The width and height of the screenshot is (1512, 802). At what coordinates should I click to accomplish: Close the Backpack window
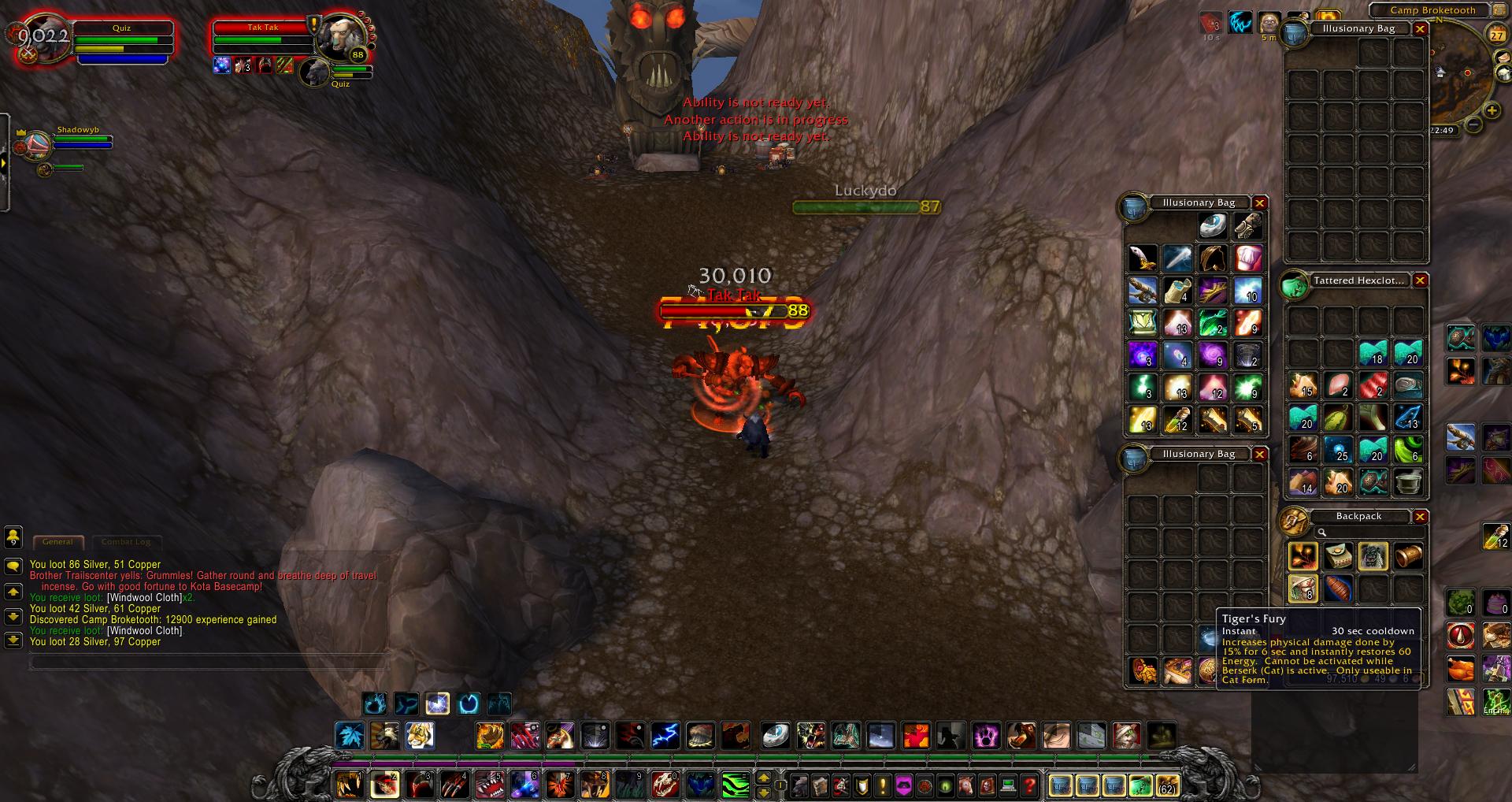[1420, 517]
